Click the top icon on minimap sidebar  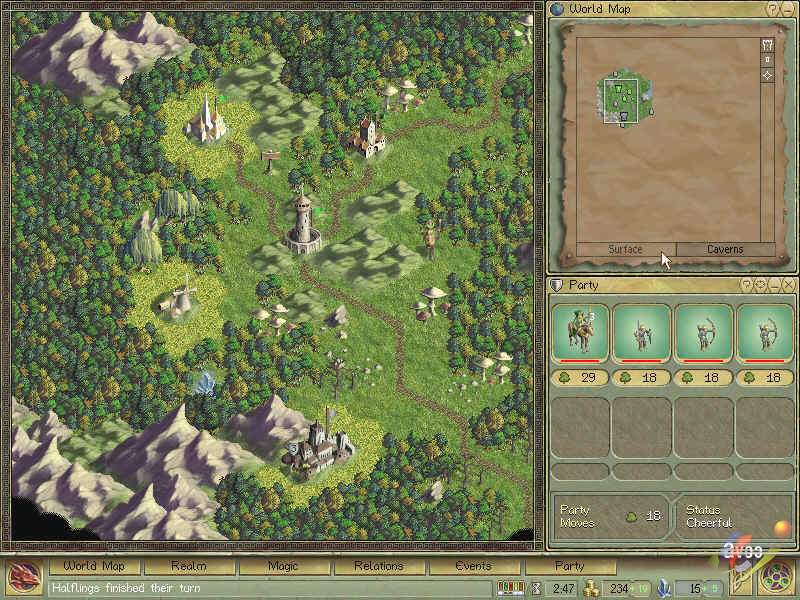(767, 45)
